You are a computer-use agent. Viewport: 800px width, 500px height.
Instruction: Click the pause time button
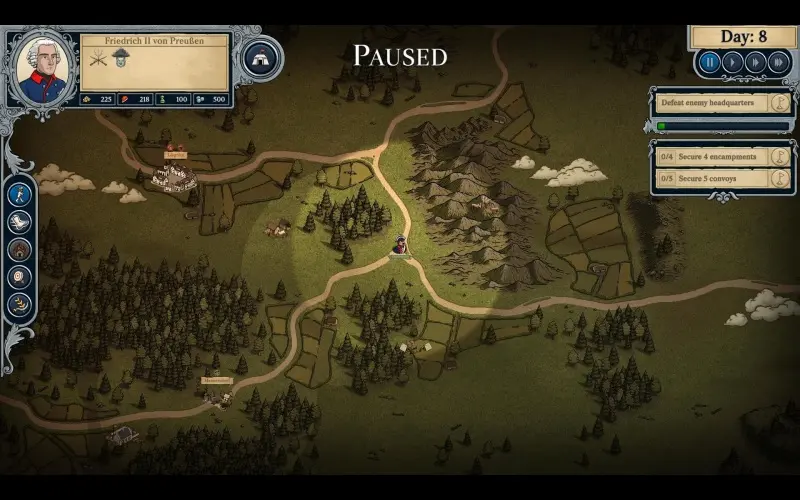tap(709, 62)
